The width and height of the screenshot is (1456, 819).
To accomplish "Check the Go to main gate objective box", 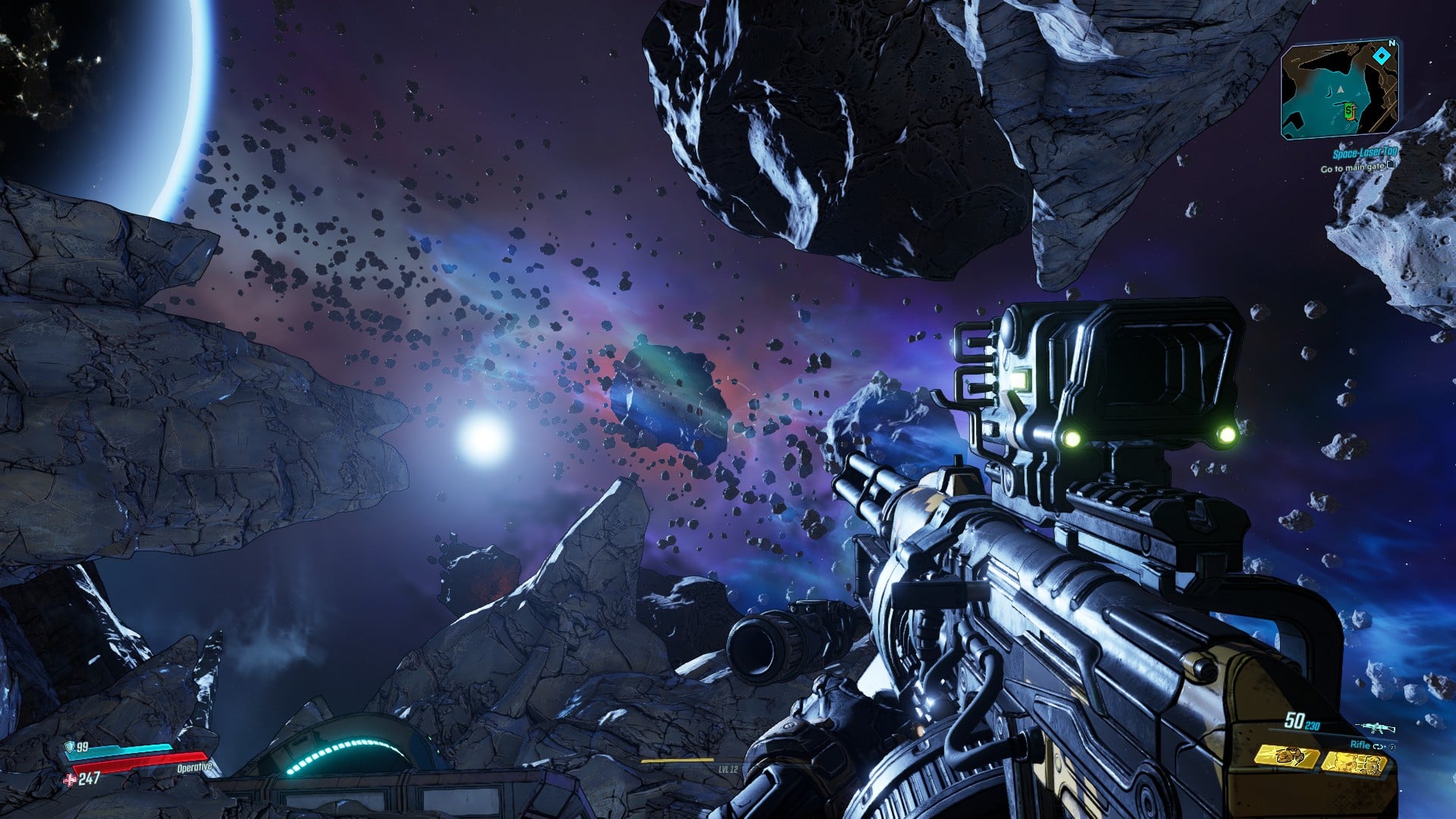I will 1391,165.
